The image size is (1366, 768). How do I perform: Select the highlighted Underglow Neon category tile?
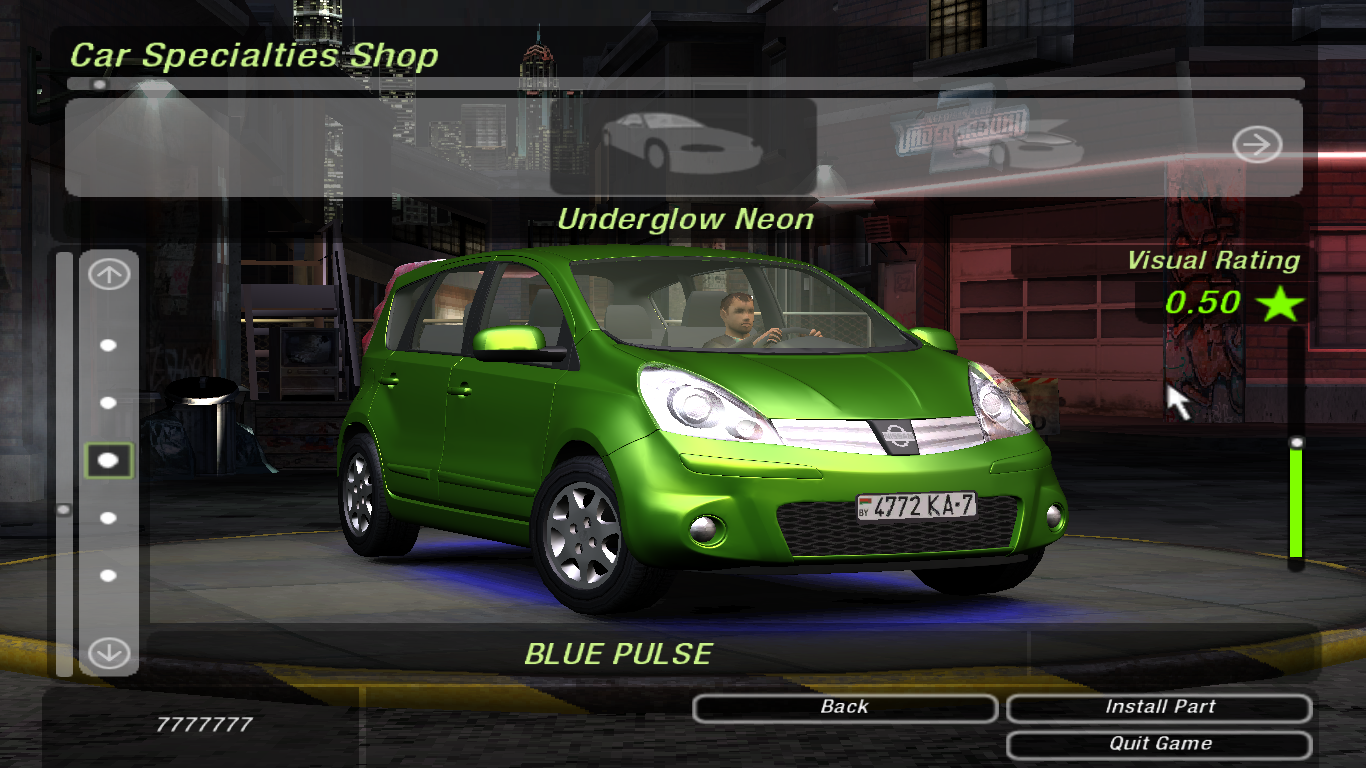click(x=683, y=146)
